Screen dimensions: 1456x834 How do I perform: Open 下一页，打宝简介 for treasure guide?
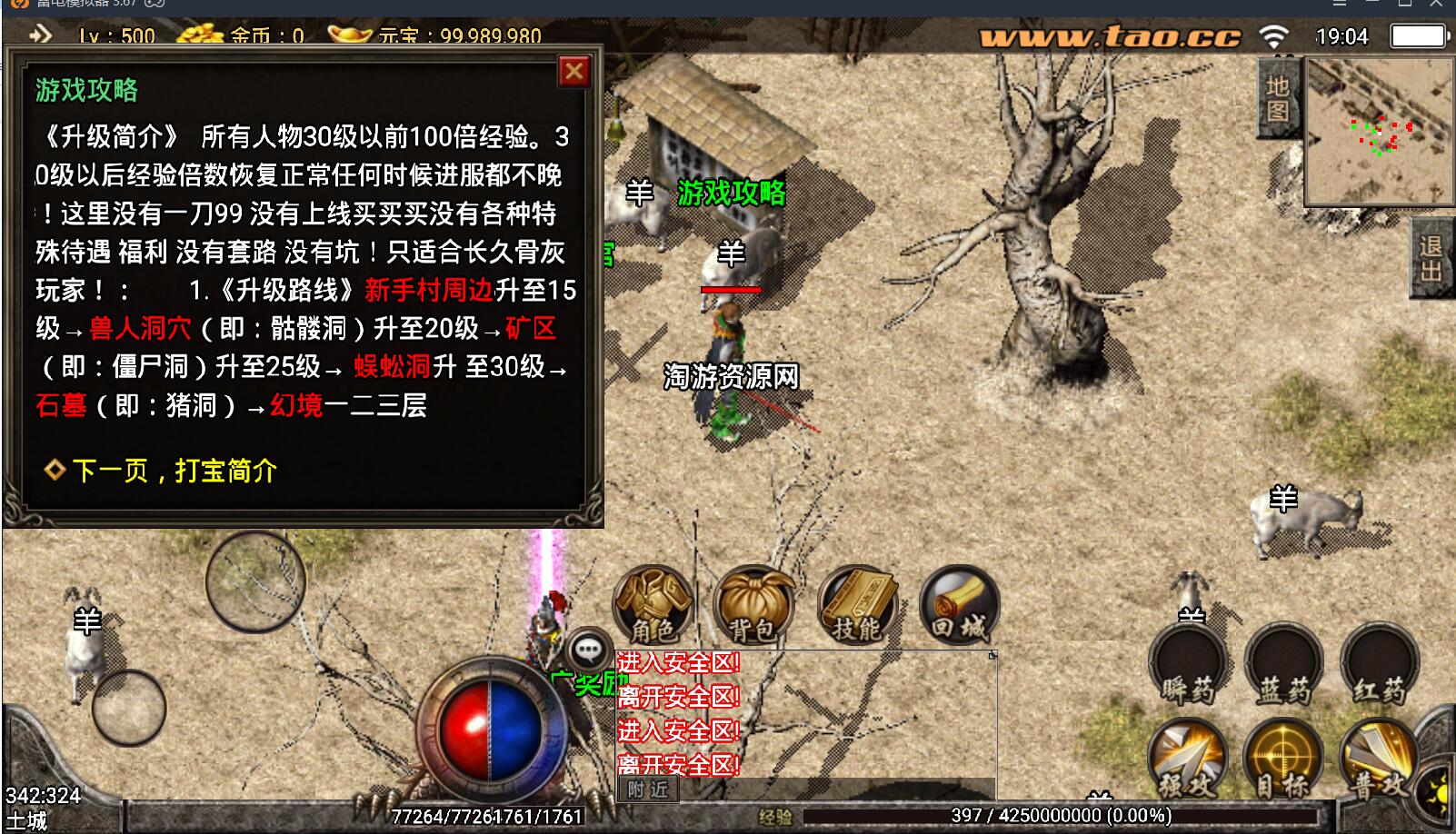[x=162, y=472]
